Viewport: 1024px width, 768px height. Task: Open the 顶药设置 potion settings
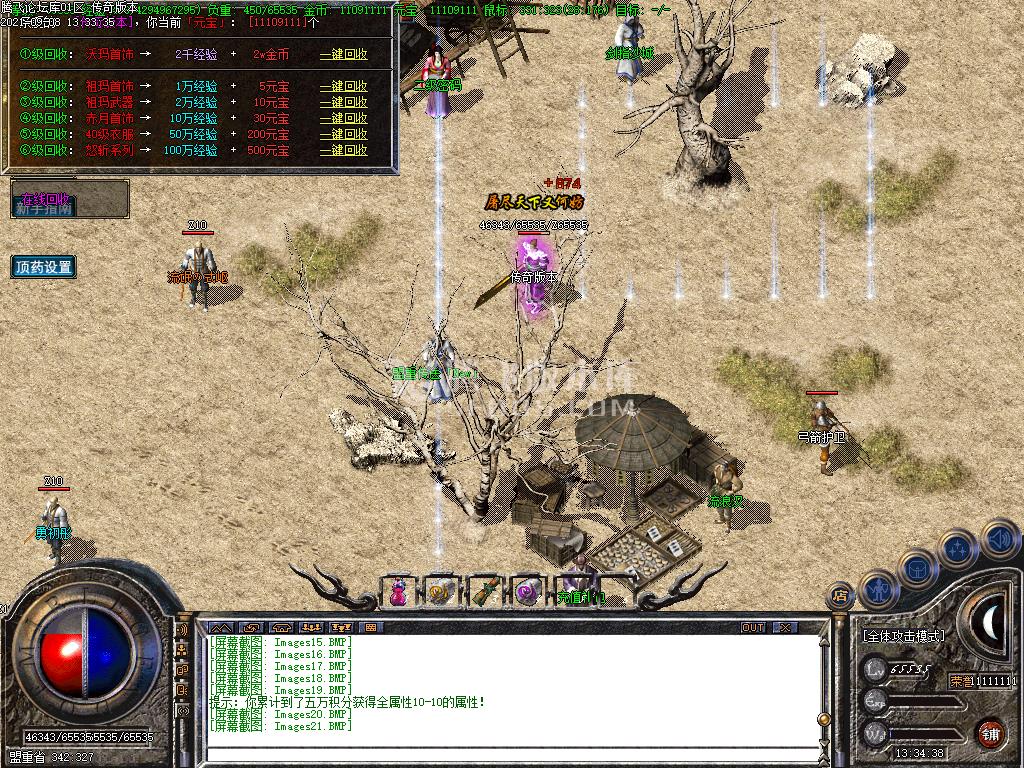pyautogui.click(x=44, y=267)
